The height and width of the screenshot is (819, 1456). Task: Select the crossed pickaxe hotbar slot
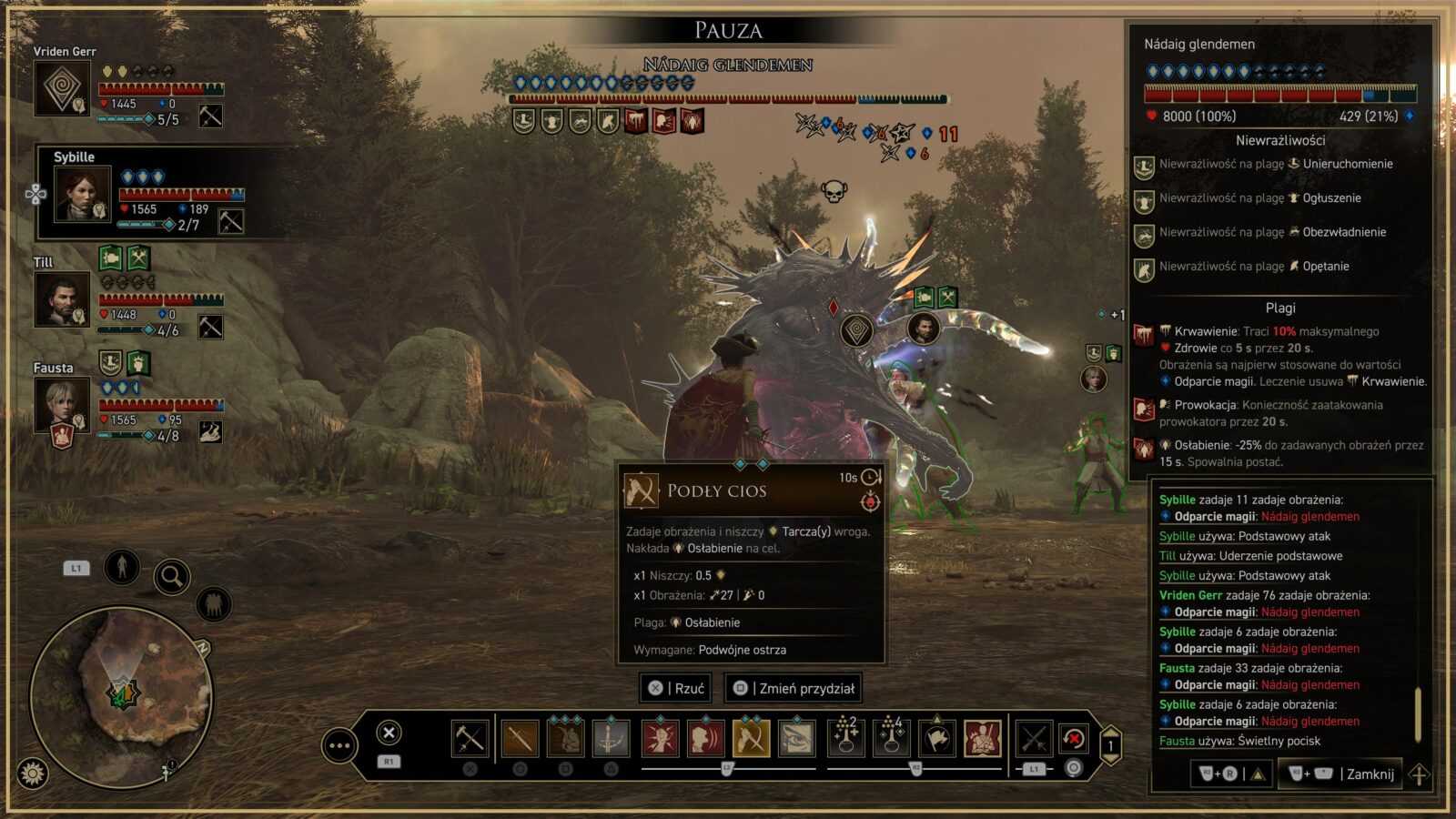point(470,739)
